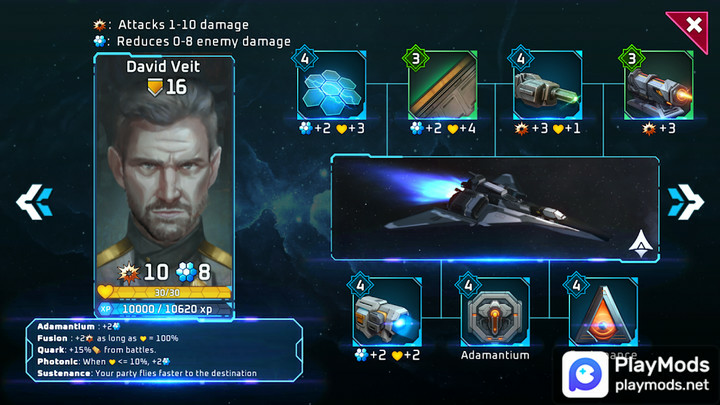Select the green-tipped cannon module
Screen dimensions: 720x405
pyautogui.click(x=547, y=87)
